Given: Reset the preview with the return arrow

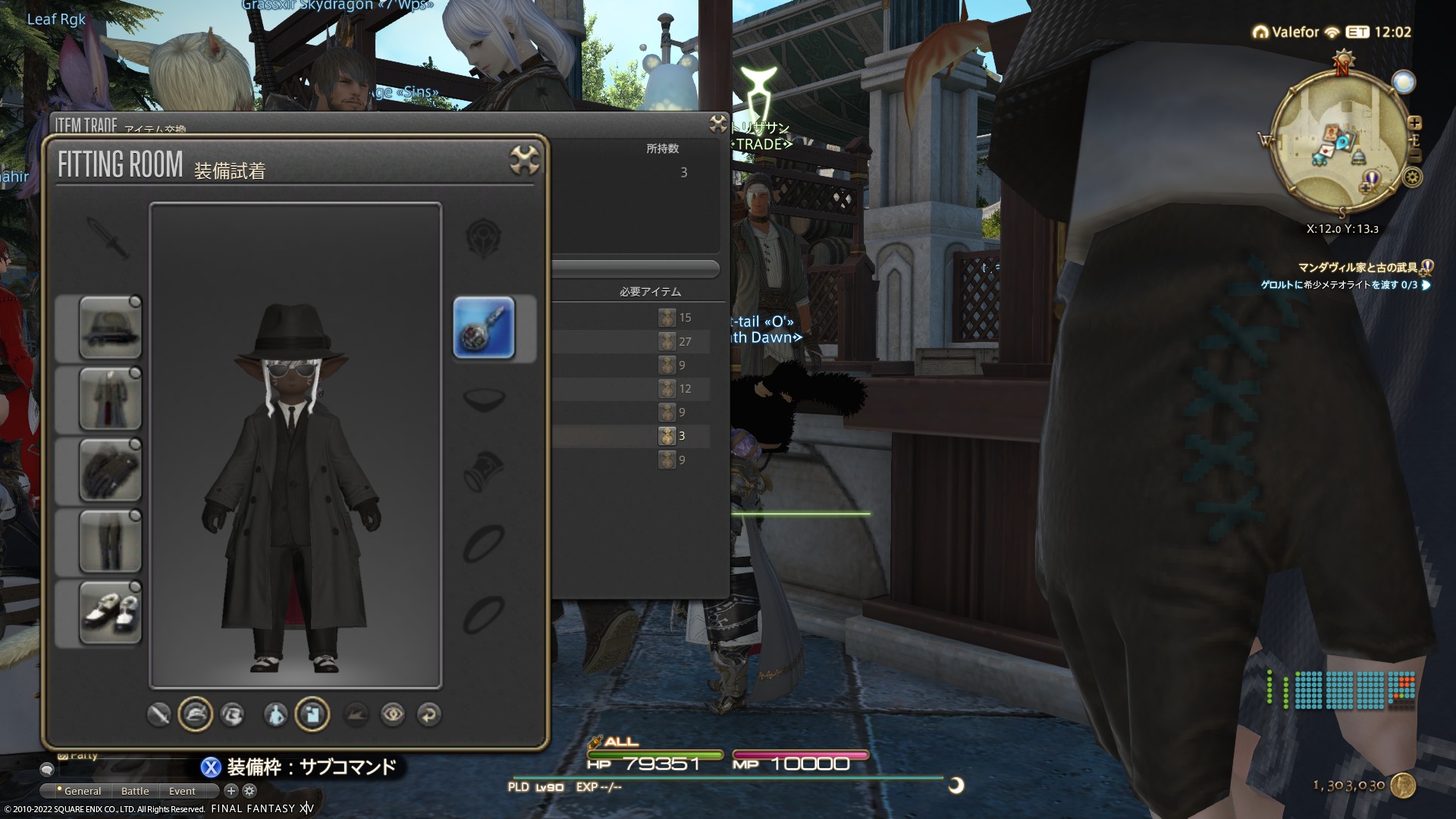Looking at the screenshot, I should [429, 714].
